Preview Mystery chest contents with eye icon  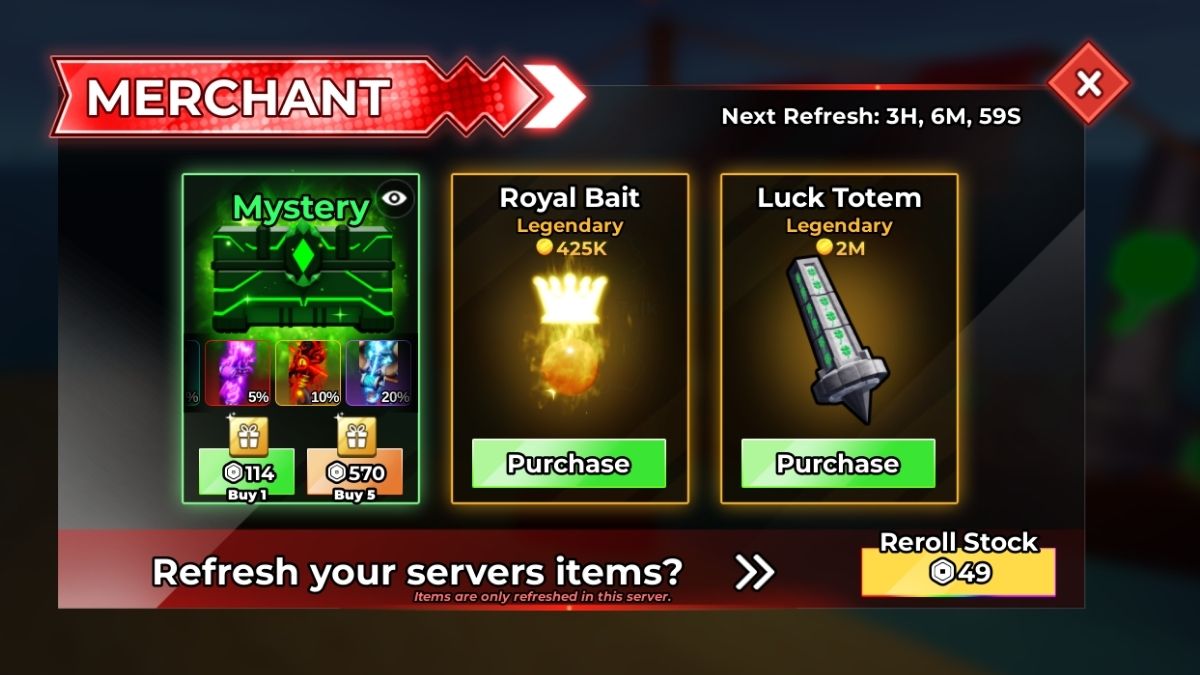tap(395, 198)
